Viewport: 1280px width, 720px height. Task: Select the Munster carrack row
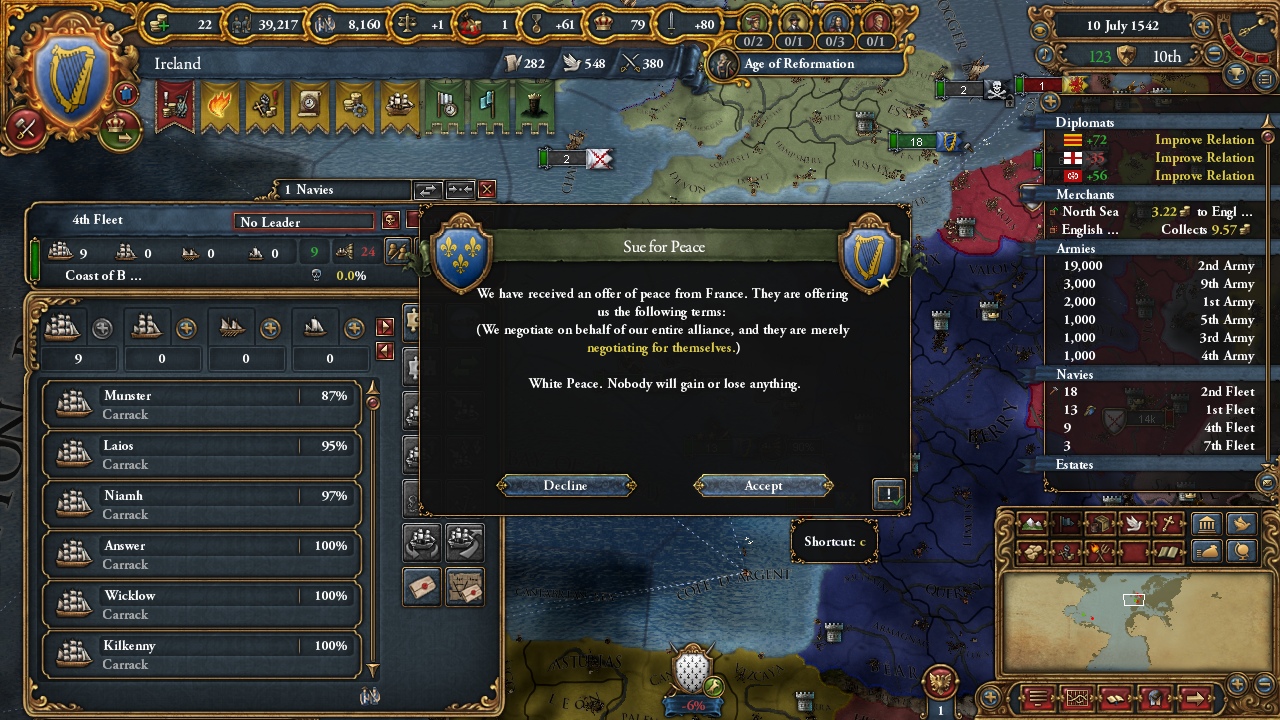tap(202, 405)
